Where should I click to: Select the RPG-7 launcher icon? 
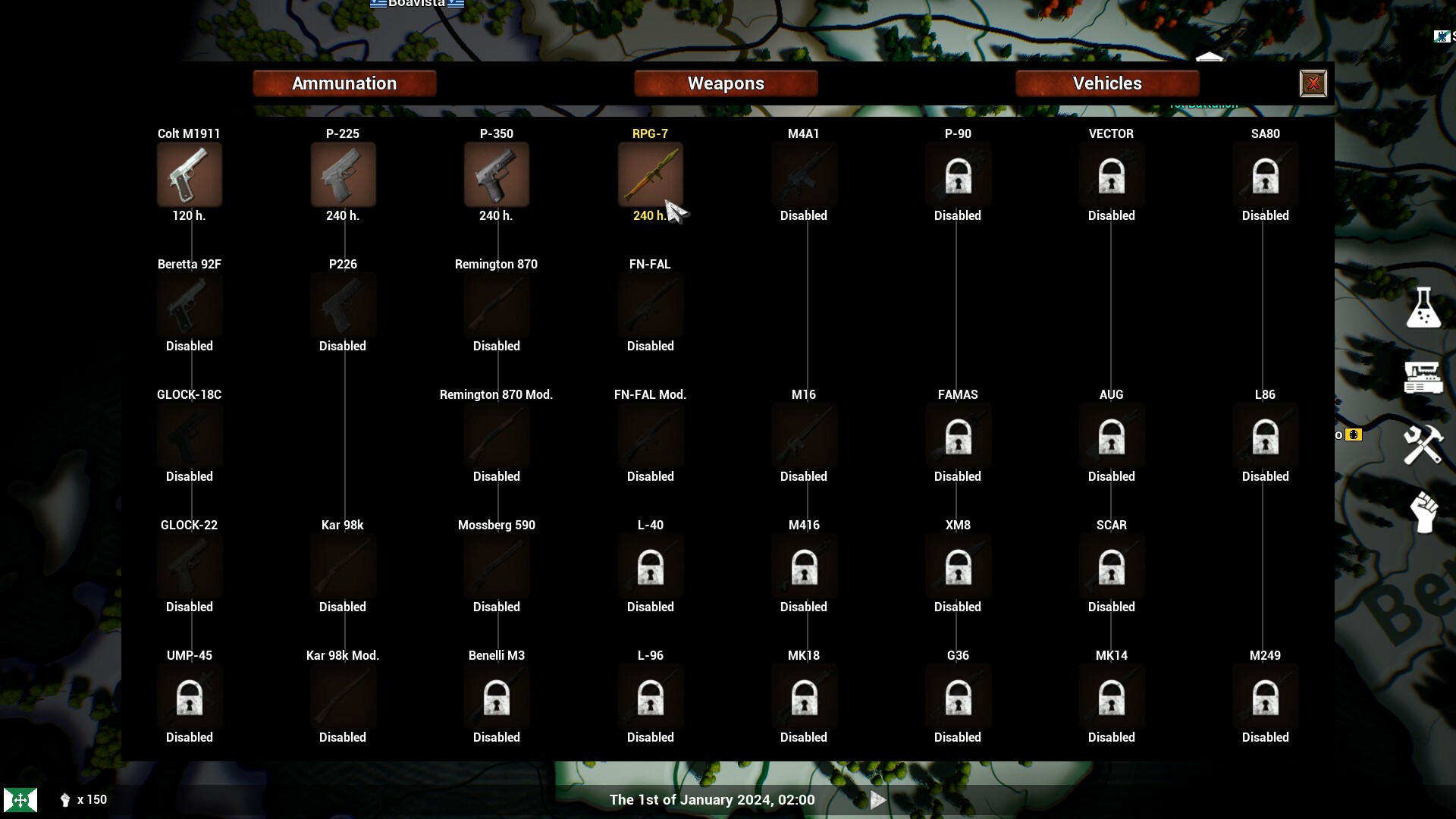651,174
